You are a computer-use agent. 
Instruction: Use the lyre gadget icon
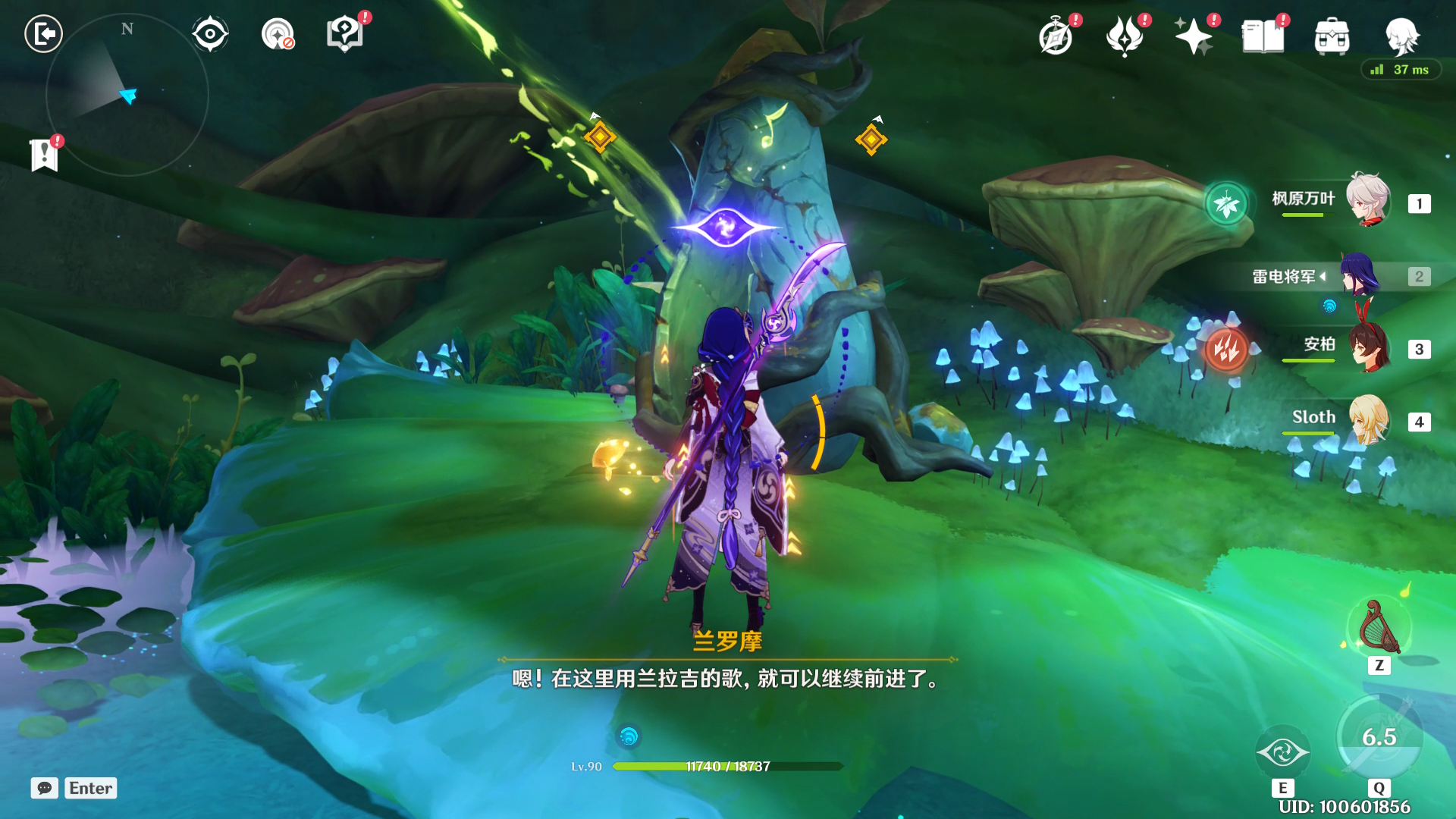(x=1379, y=627)
